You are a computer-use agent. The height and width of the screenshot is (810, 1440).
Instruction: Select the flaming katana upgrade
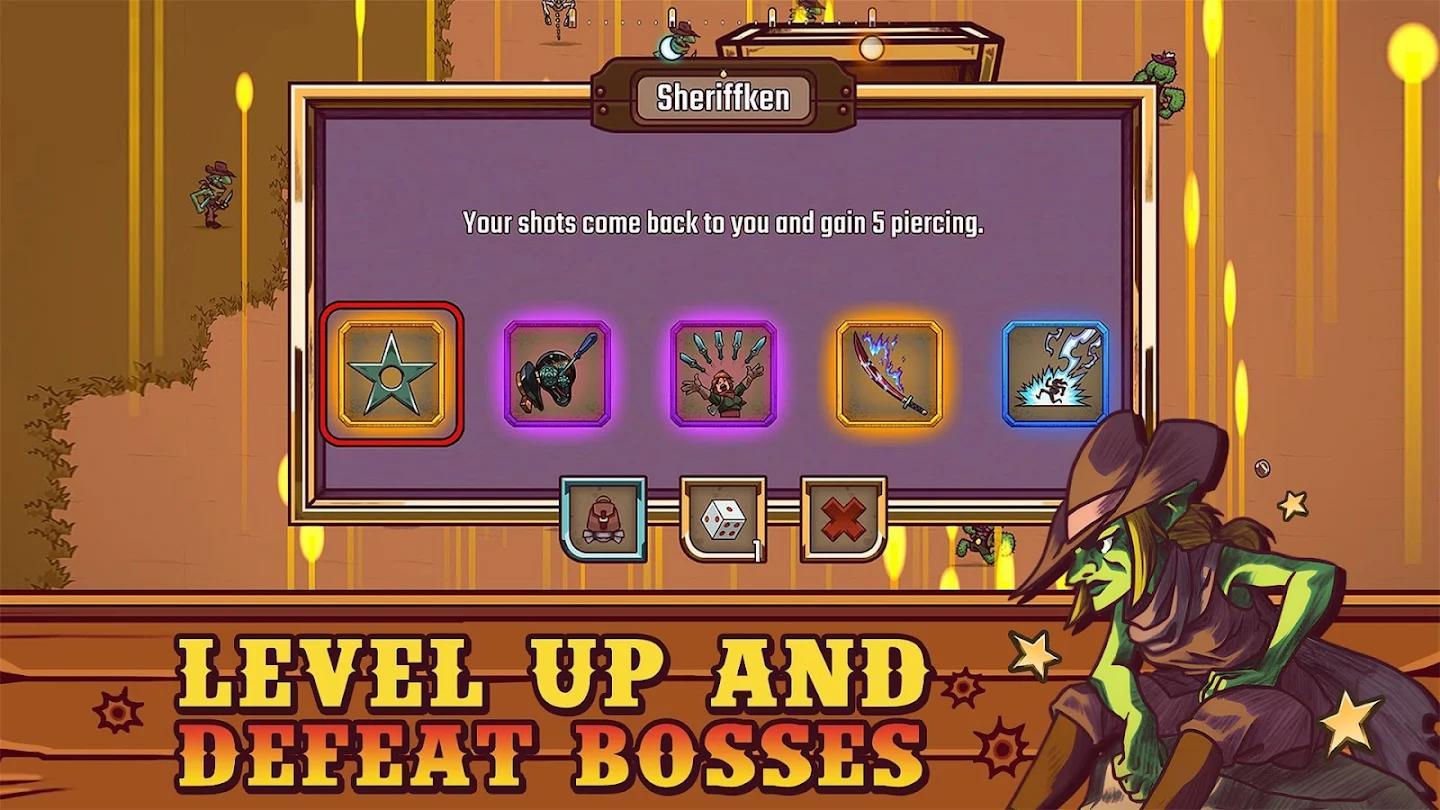point(890,374)
